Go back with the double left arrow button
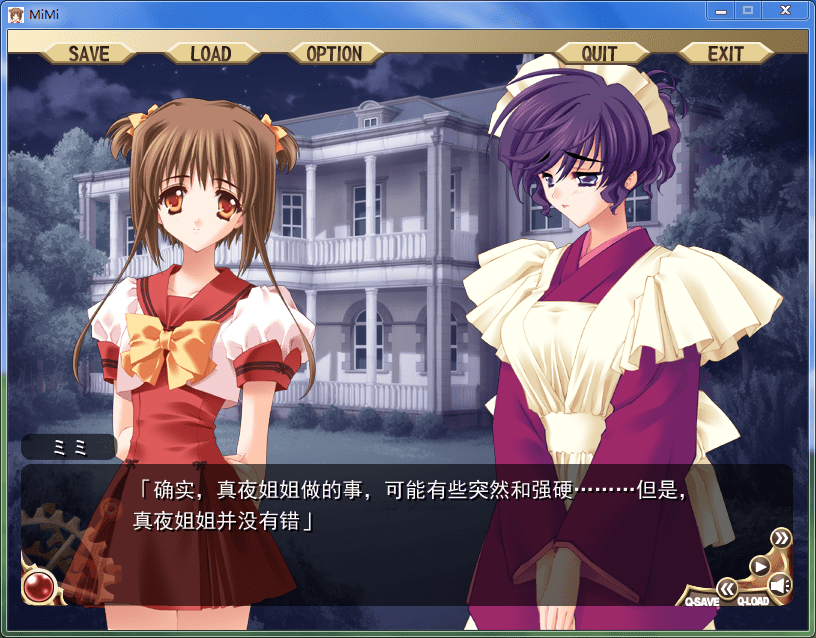 pyautogui.click(x=727, y=588)
